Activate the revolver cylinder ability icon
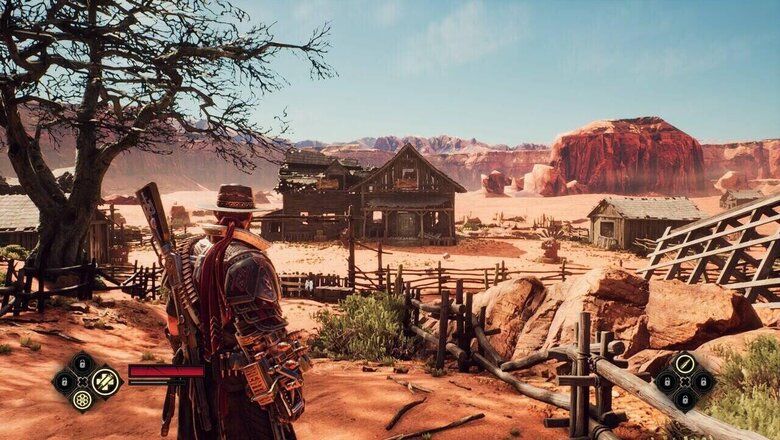The image size is (780, 440). tap(82, 400)
